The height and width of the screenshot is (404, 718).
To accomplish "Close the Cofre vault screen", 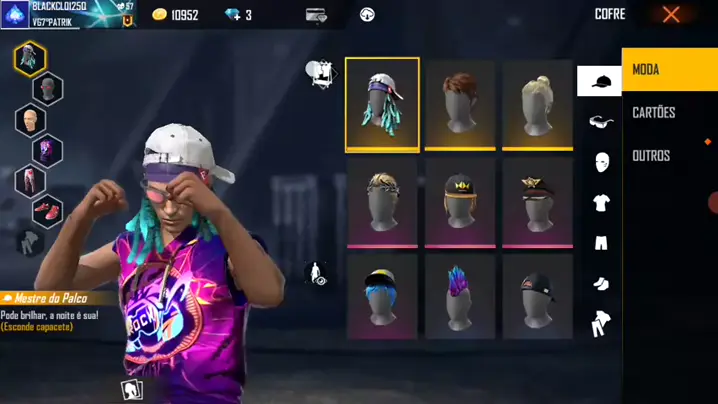I will click(671, 15).
